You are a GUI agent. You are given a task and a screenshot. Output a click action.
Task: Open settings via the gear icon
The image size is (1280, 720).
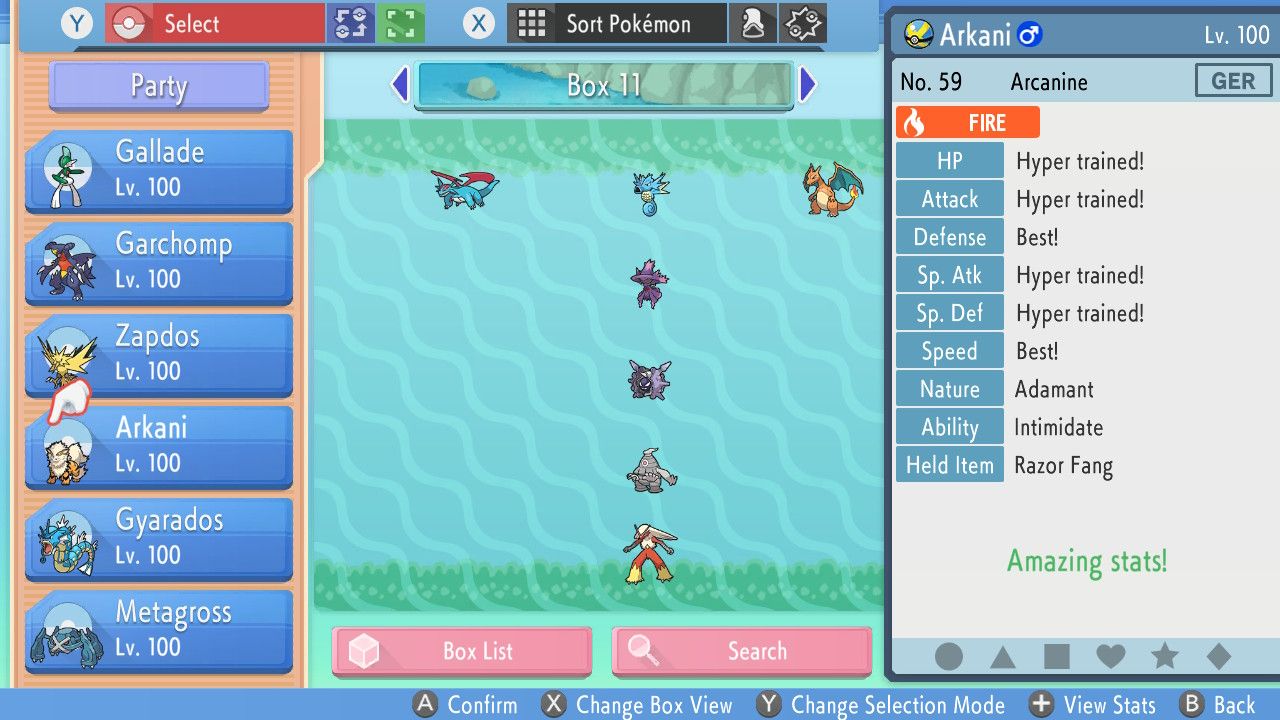coord(800,24)
